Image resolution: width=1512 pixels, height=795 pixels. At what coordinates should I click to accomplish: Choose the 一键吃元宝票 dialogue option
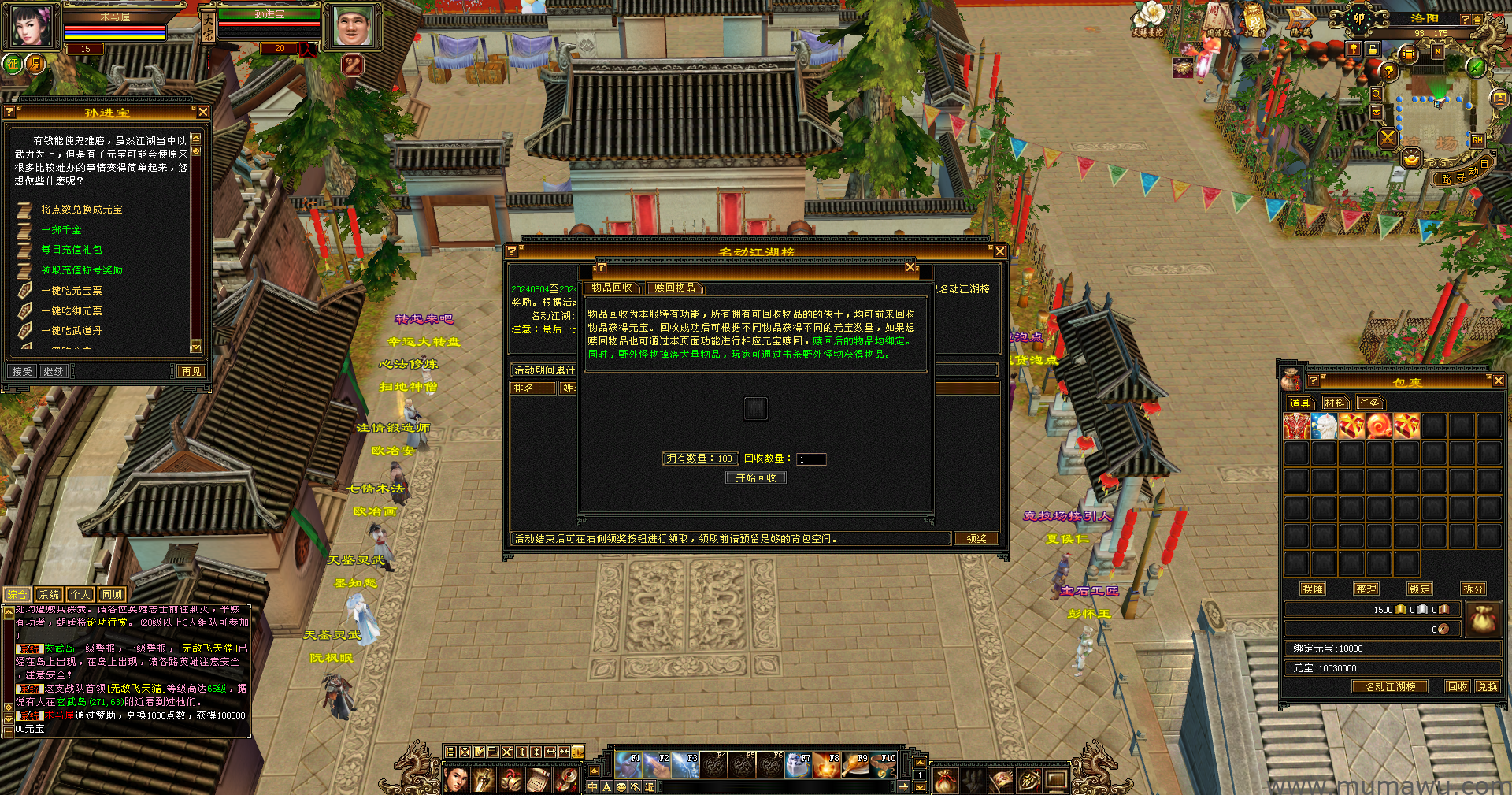[x=72, y=291]
